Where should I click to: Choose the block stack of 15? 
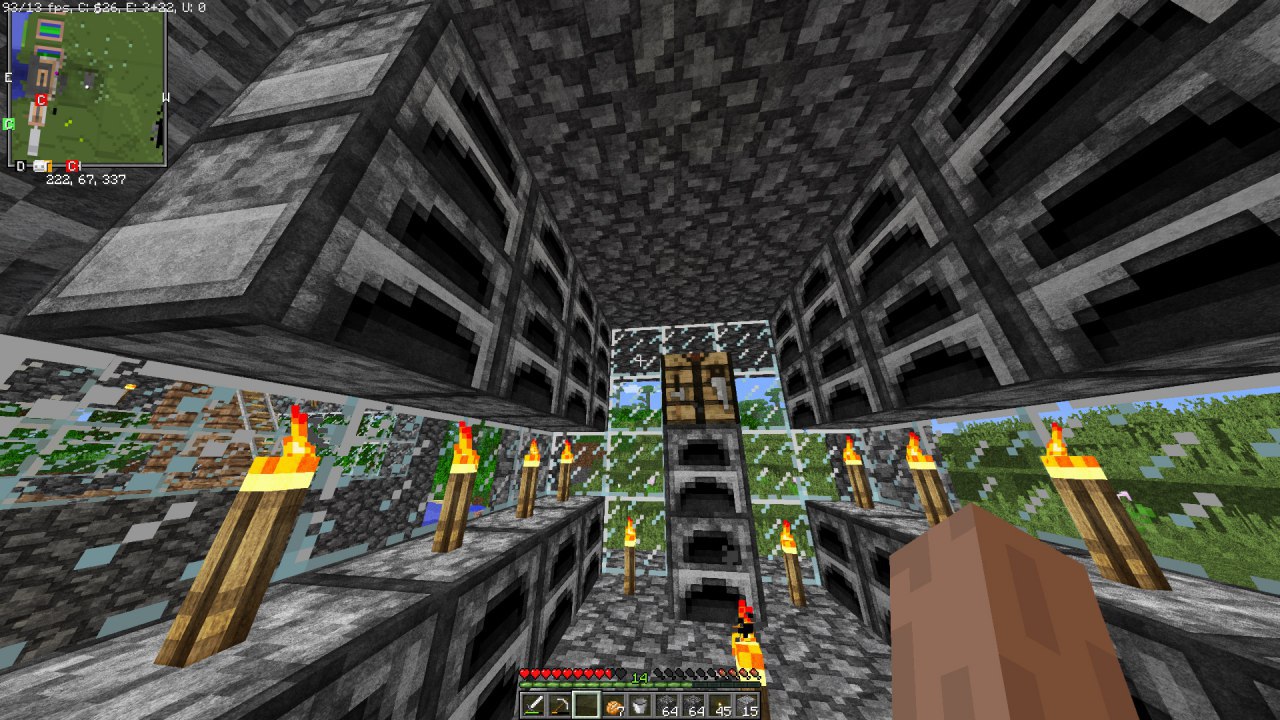(x=748, y=705)
